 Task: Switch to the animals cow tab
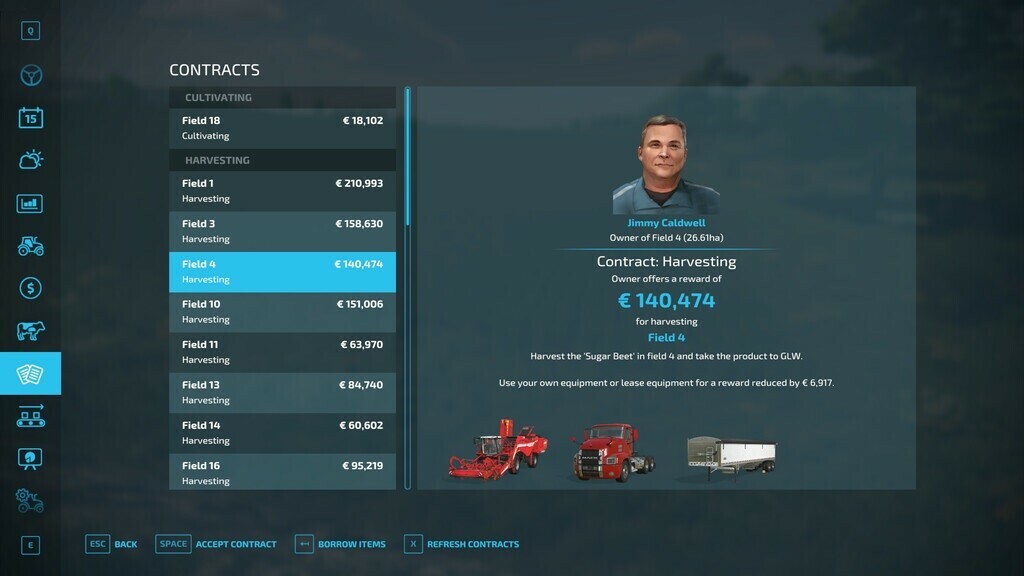(30, 331)
